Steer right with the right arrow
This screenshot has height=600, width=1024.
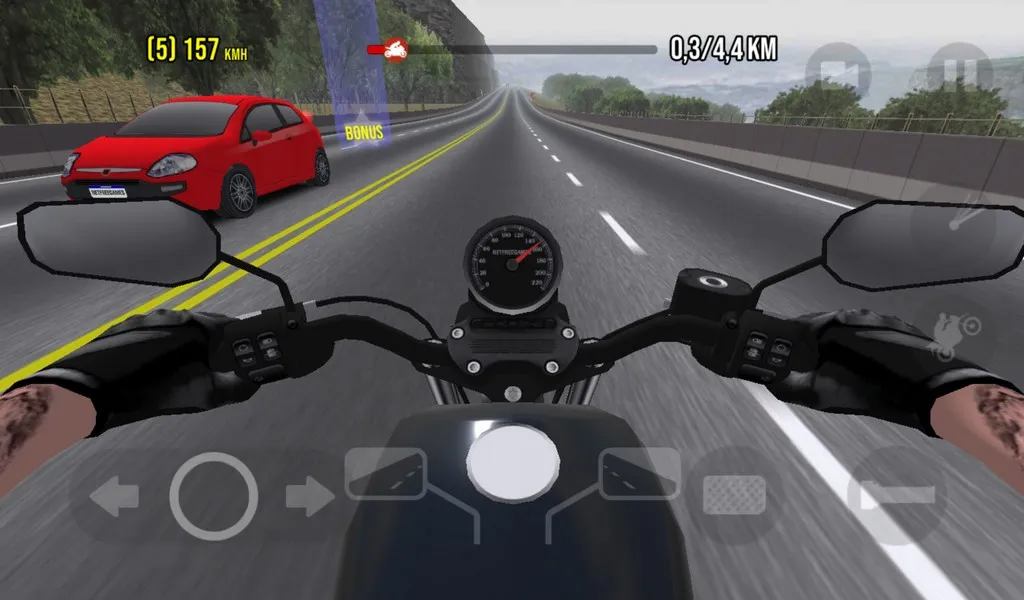click(309, 497)
